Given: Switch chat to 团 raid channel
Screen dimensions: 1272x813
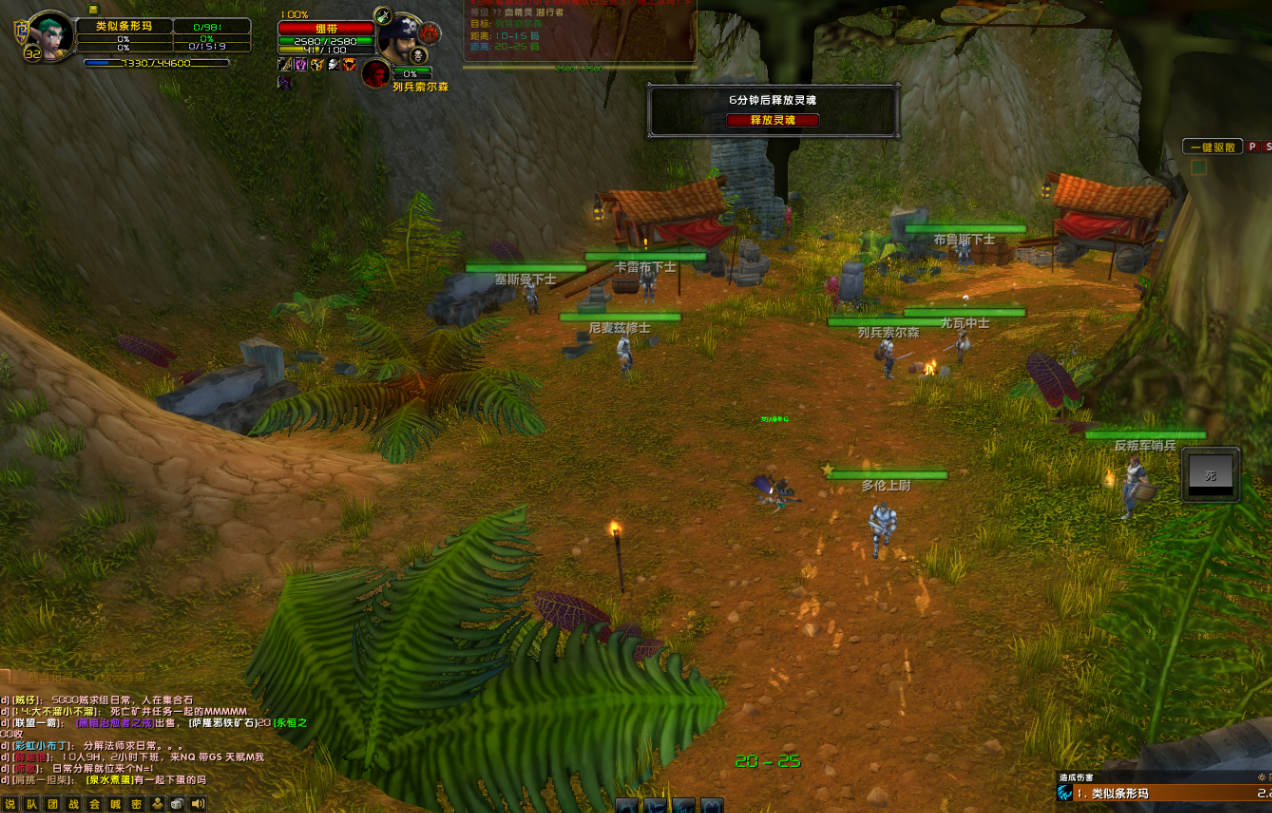Looking at the screenshot, I should pos(52,803).
